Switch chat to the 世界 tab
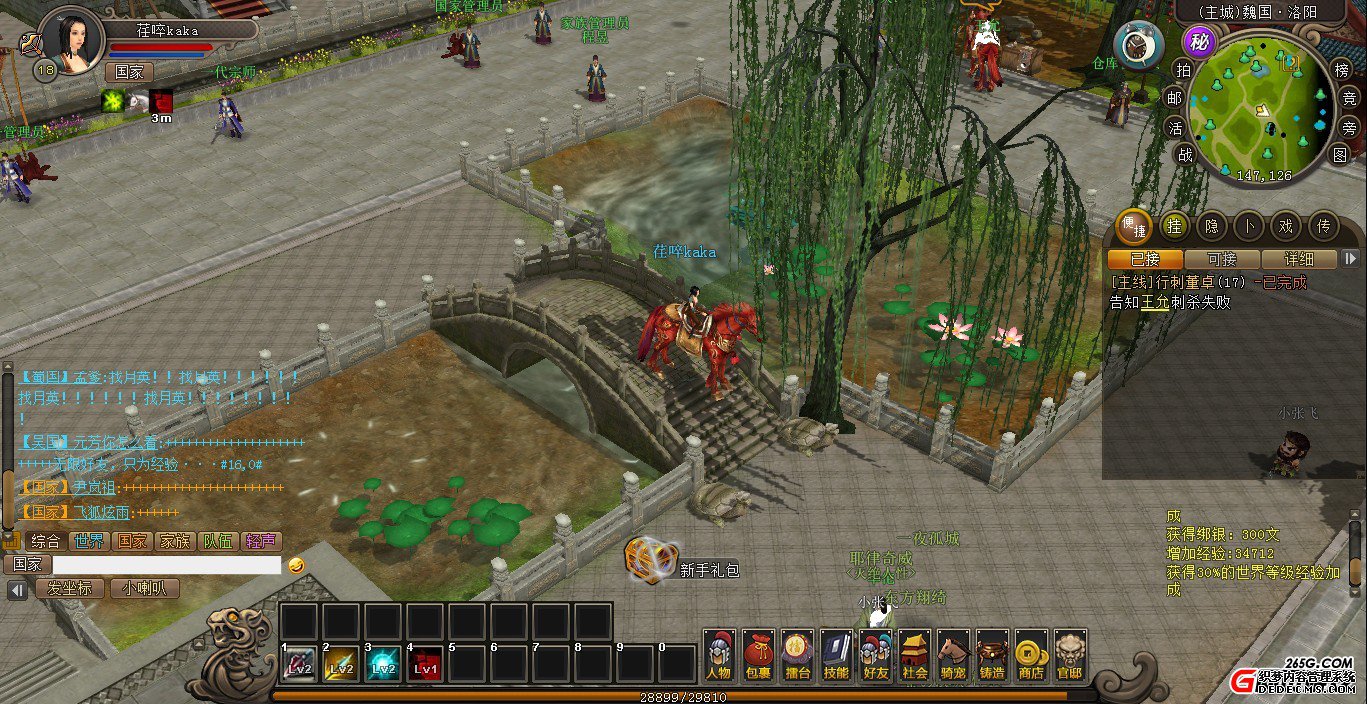Image resolution: width=1367 pixels, height=704 pixels. click(x=89, y=541)
